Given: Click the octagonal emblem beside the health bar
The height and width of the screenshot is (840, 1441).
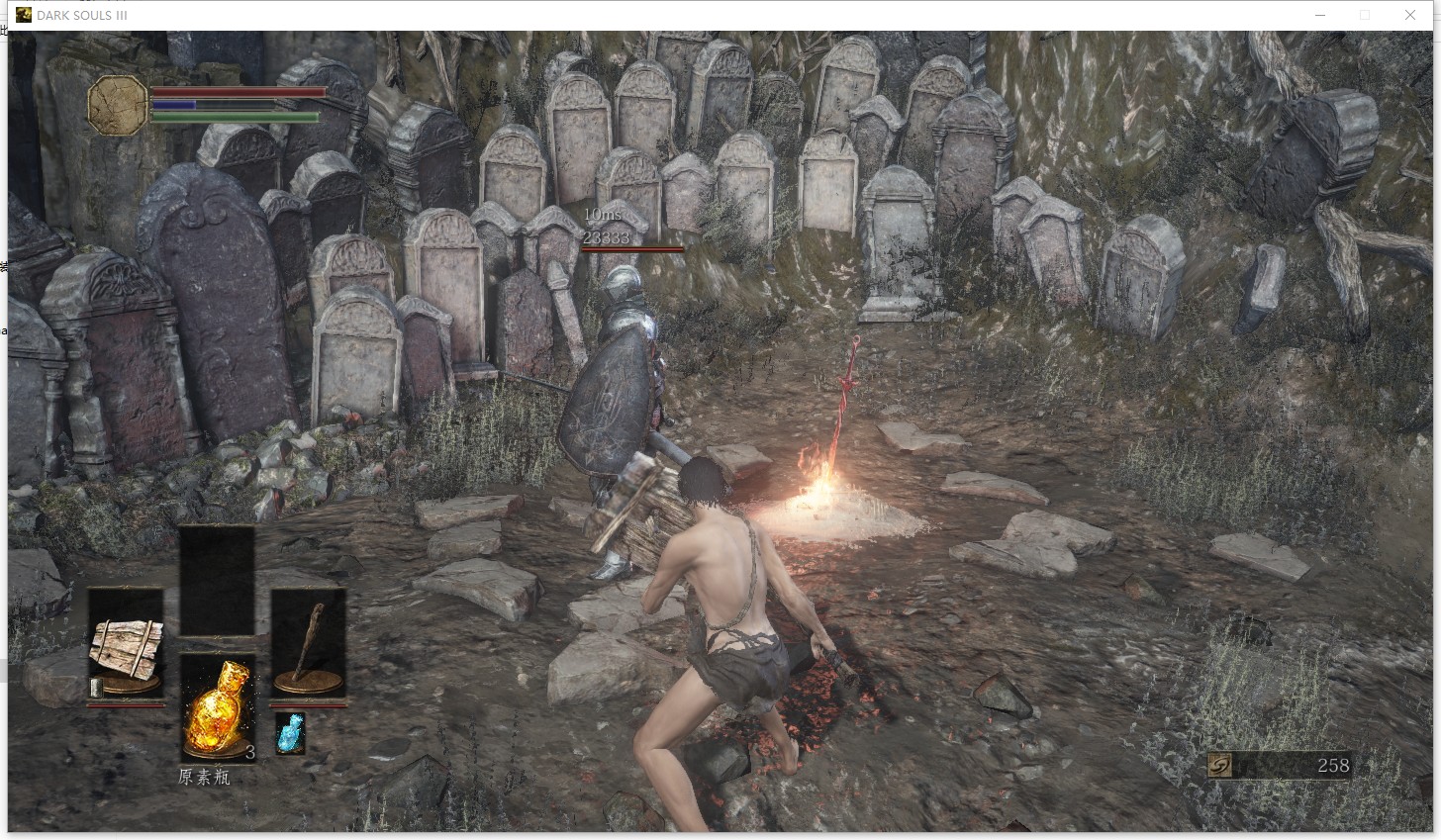Looking at the screenshot, I should click(118, 106).
